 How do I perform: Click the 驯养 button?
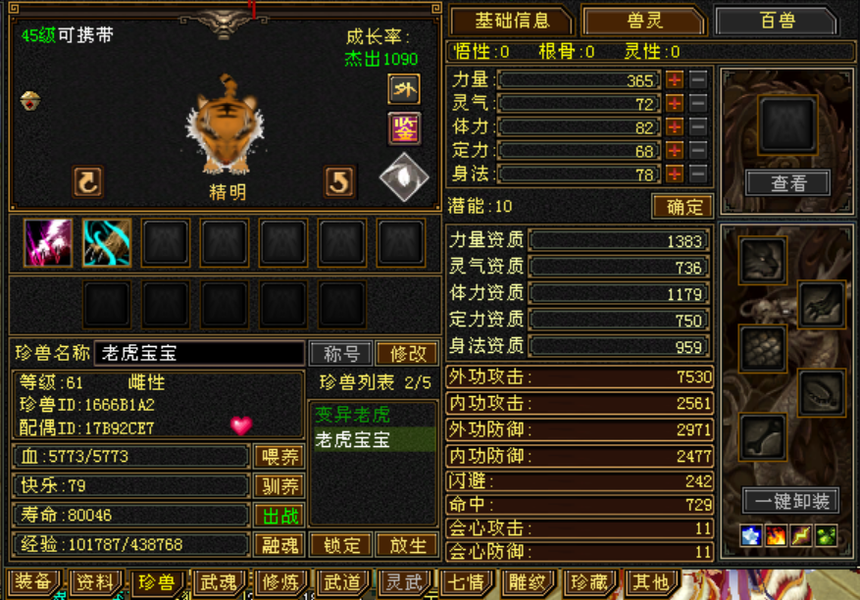coord(280,487)
